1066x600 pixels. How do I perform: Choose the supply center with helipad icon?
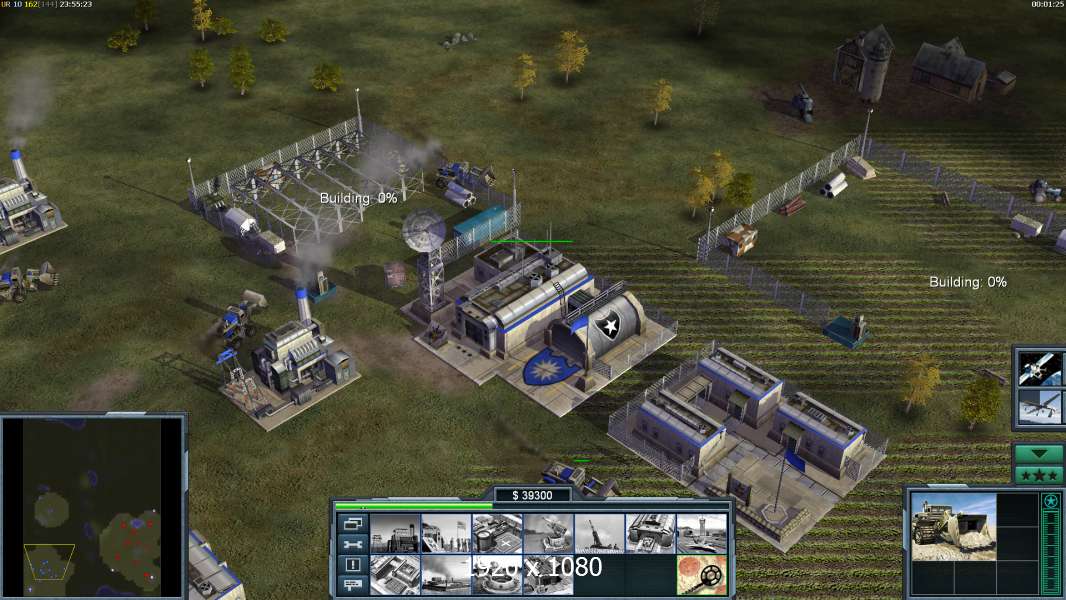pyautogui.click(x=496, y=533)
